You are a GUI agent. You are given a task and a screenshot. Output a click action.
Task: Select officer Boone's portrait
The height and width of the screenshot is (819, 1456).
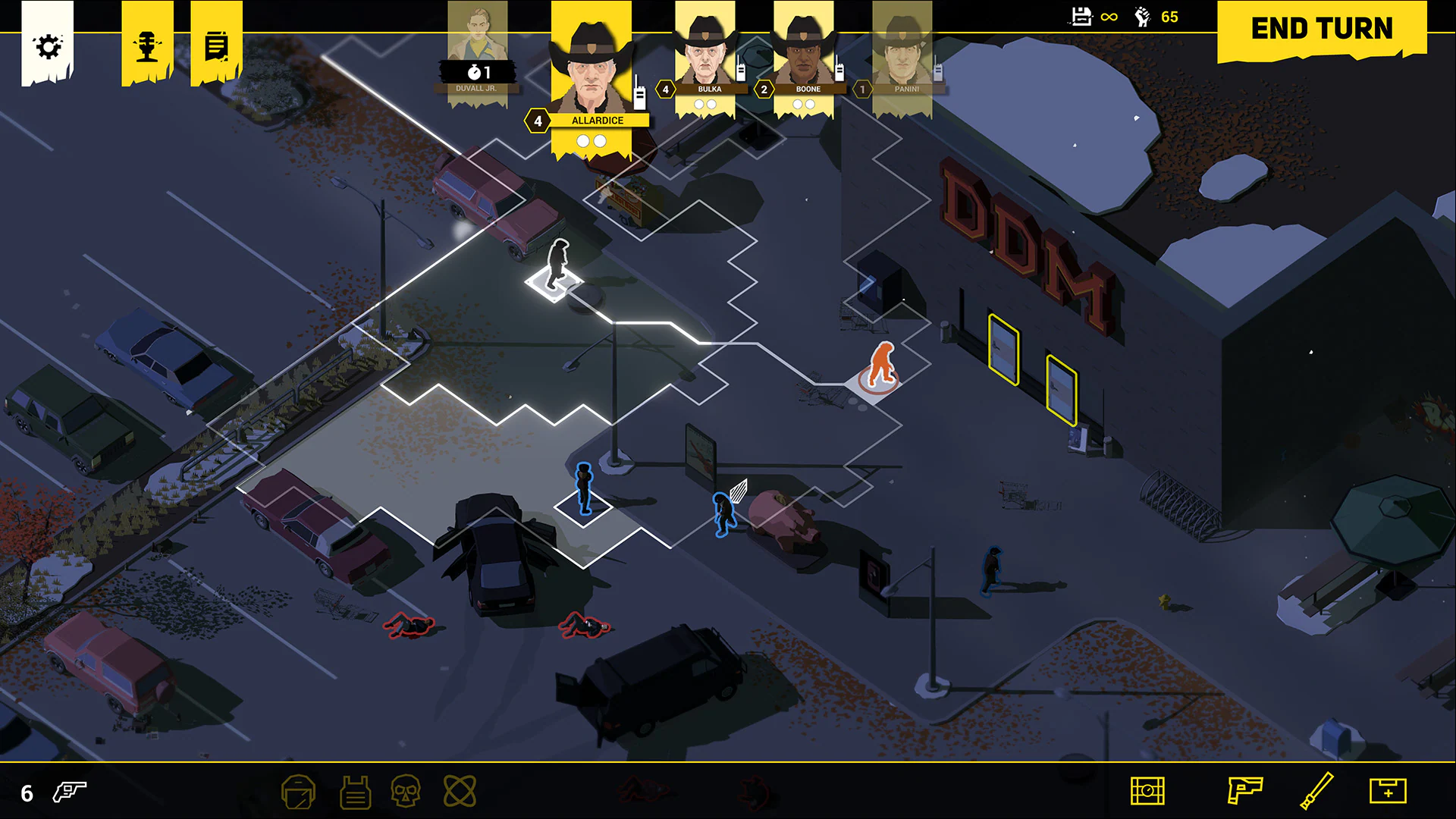(804, 57)
